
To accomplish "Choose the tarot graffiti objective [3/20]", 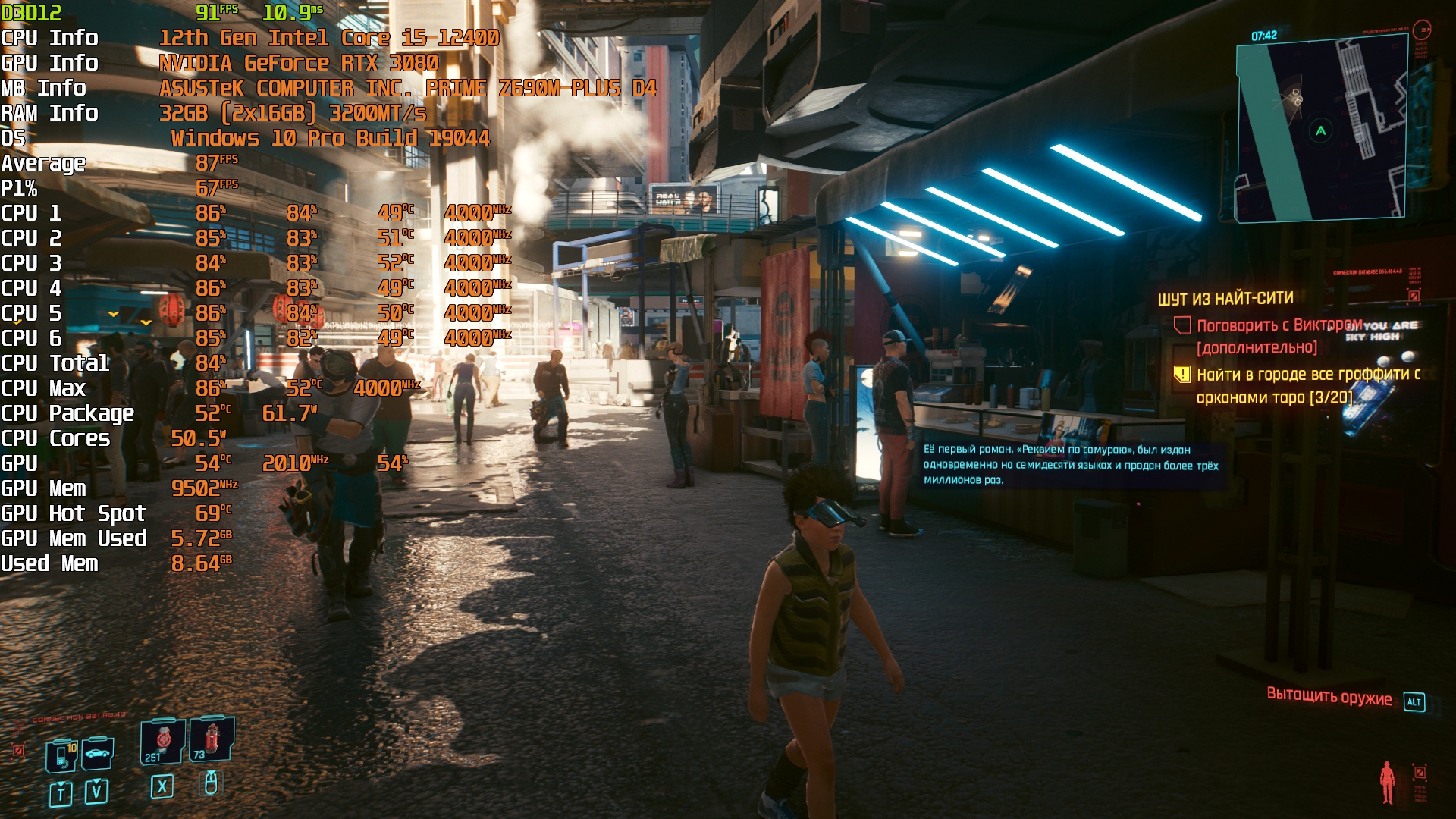I will (1307, 385).
